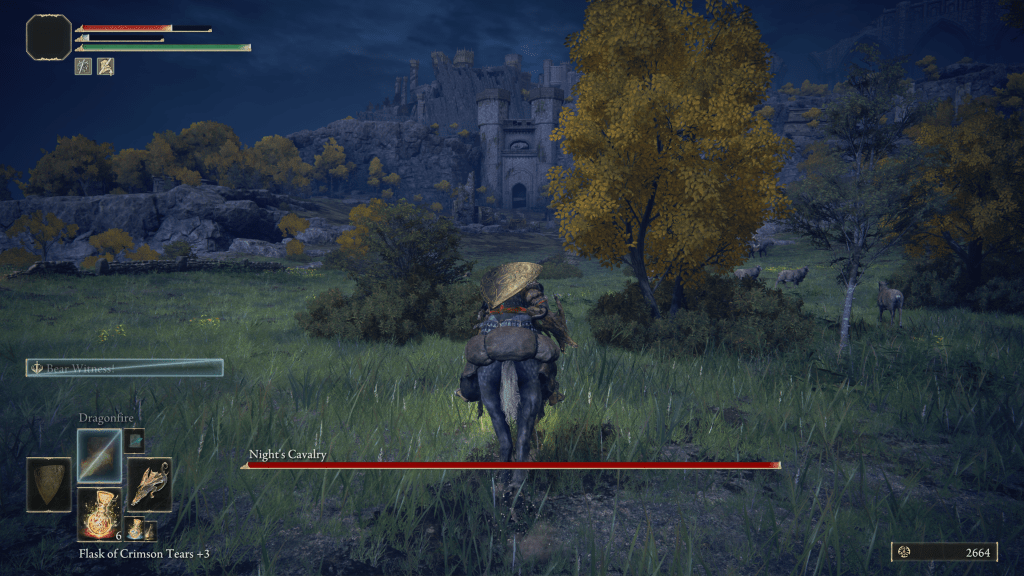
Task: Click the Bear Witness message banner
Action: click(124, 368)
